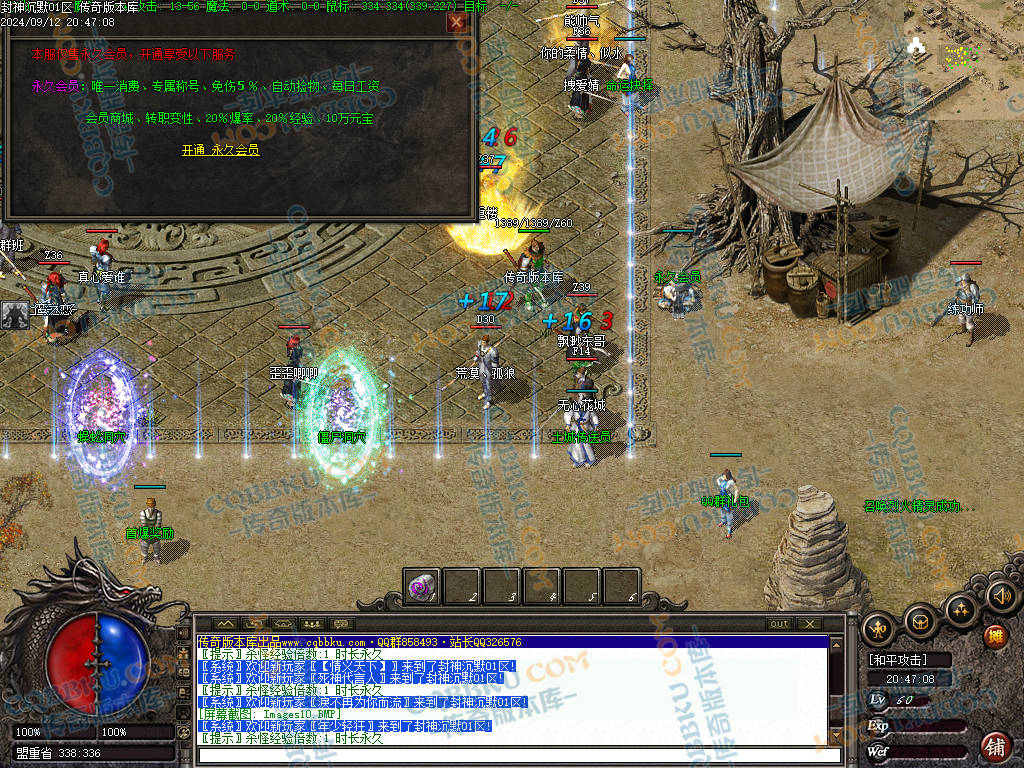The image size is (1024, 768).
Task: Open the character status round button
Action: point(879,627)
